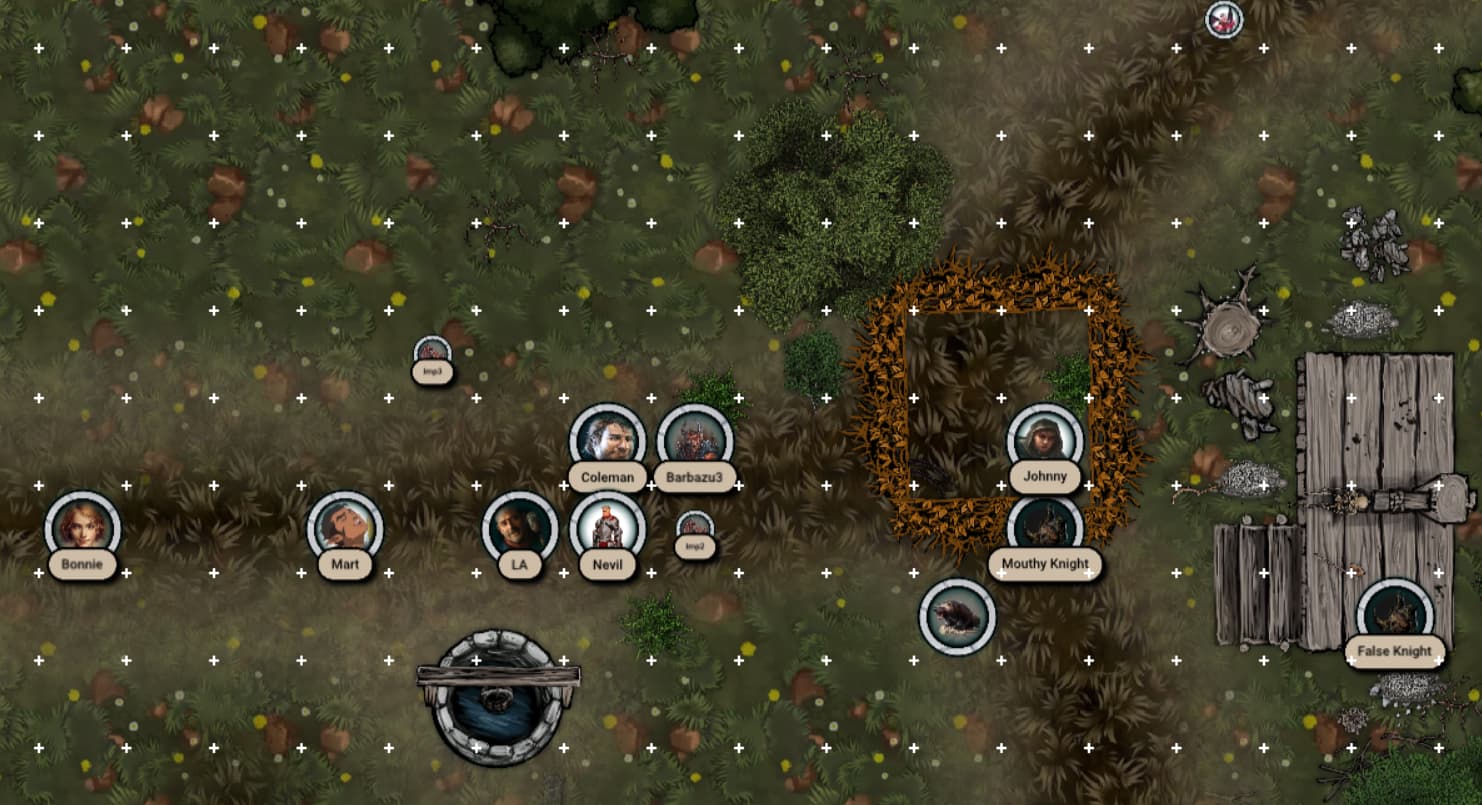Image resolution: width=1482 pixels, height=805 pixels.
Task: Target the Barbazu3 enemy token
Action: pyautogui.click(x=695, y=441)
